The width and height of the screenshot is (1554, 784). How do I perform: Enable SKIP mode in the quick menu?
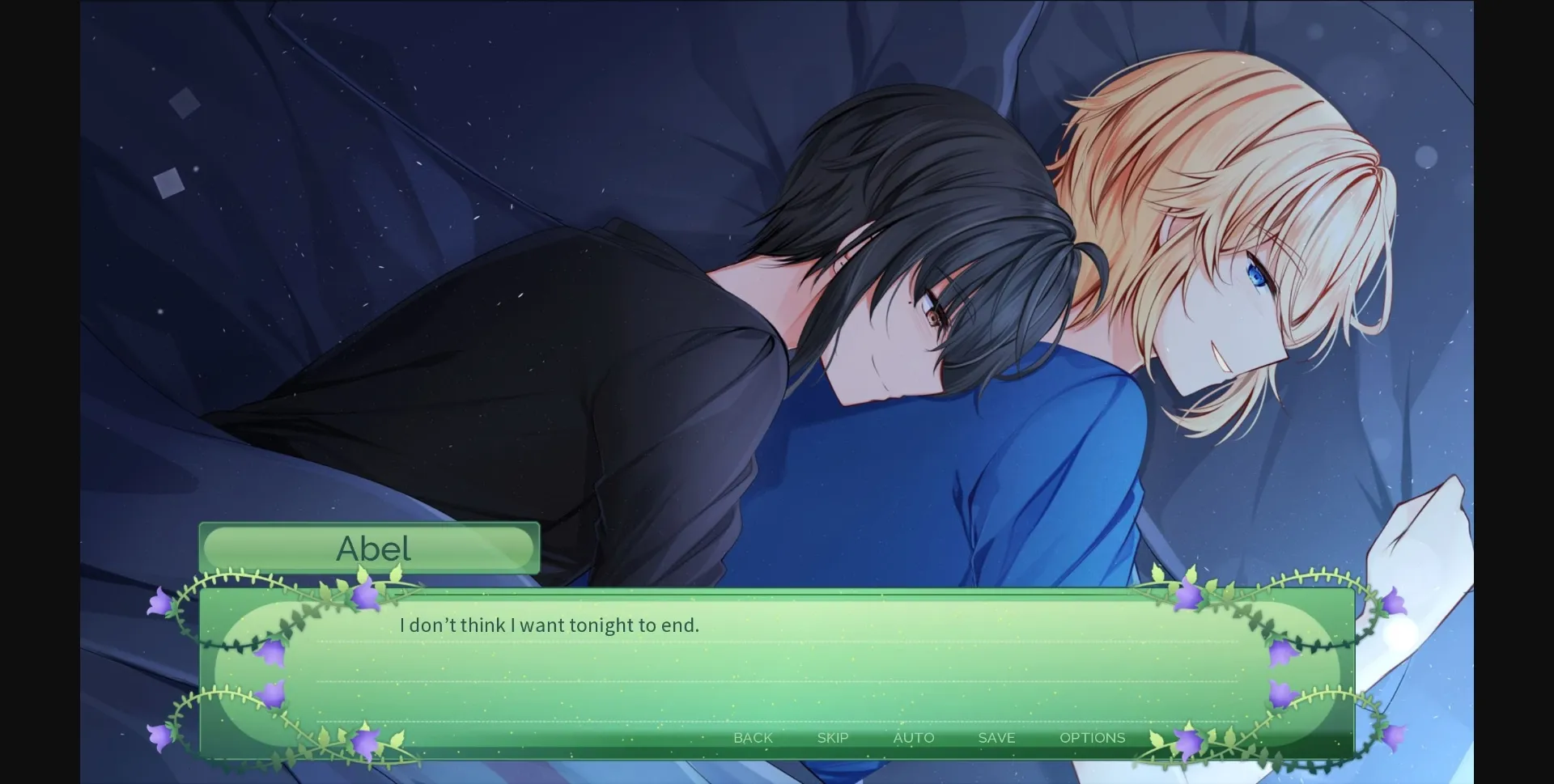[832, 737]
